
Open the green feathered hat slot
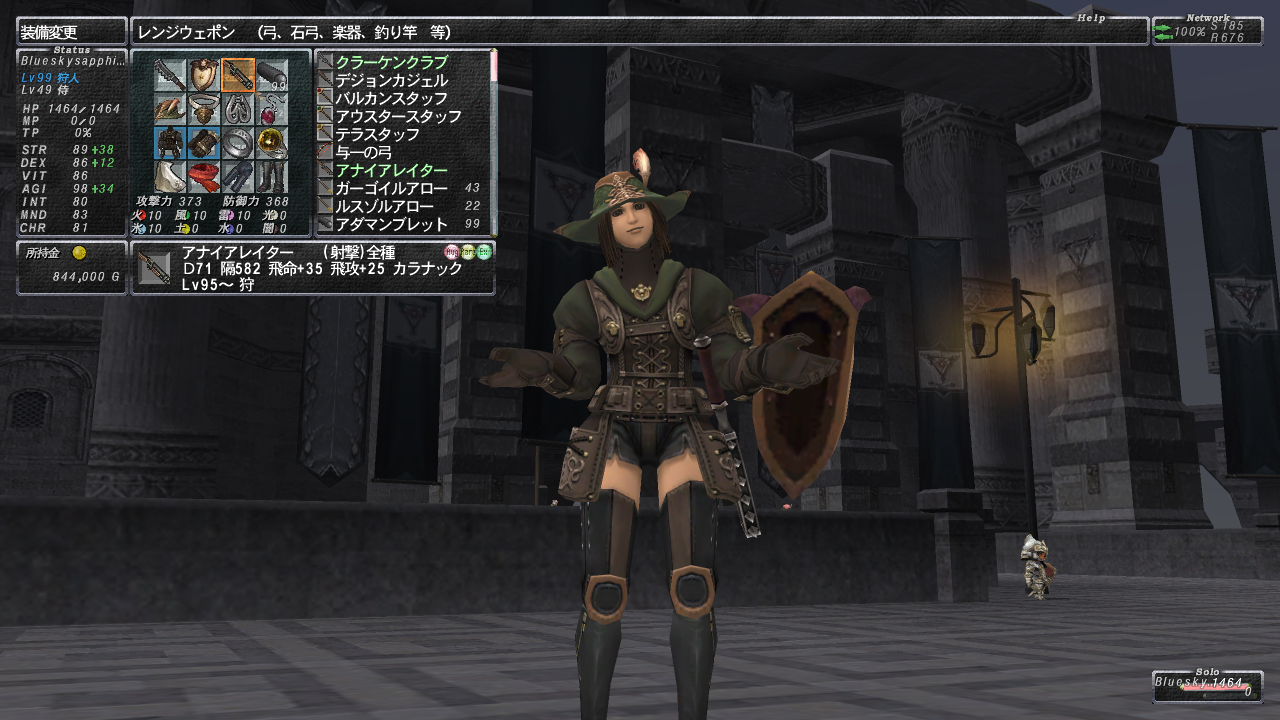tap(169, 109)
